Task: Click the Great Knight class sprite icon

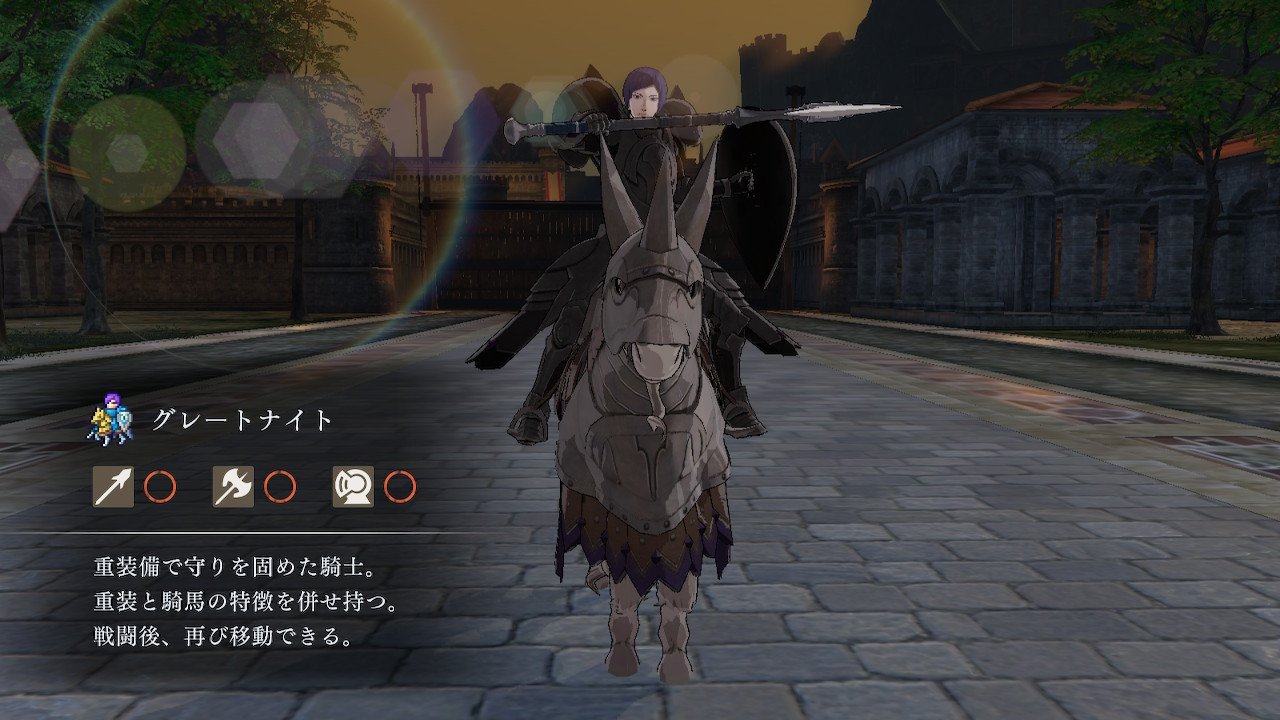Action: tap(111, 421)
